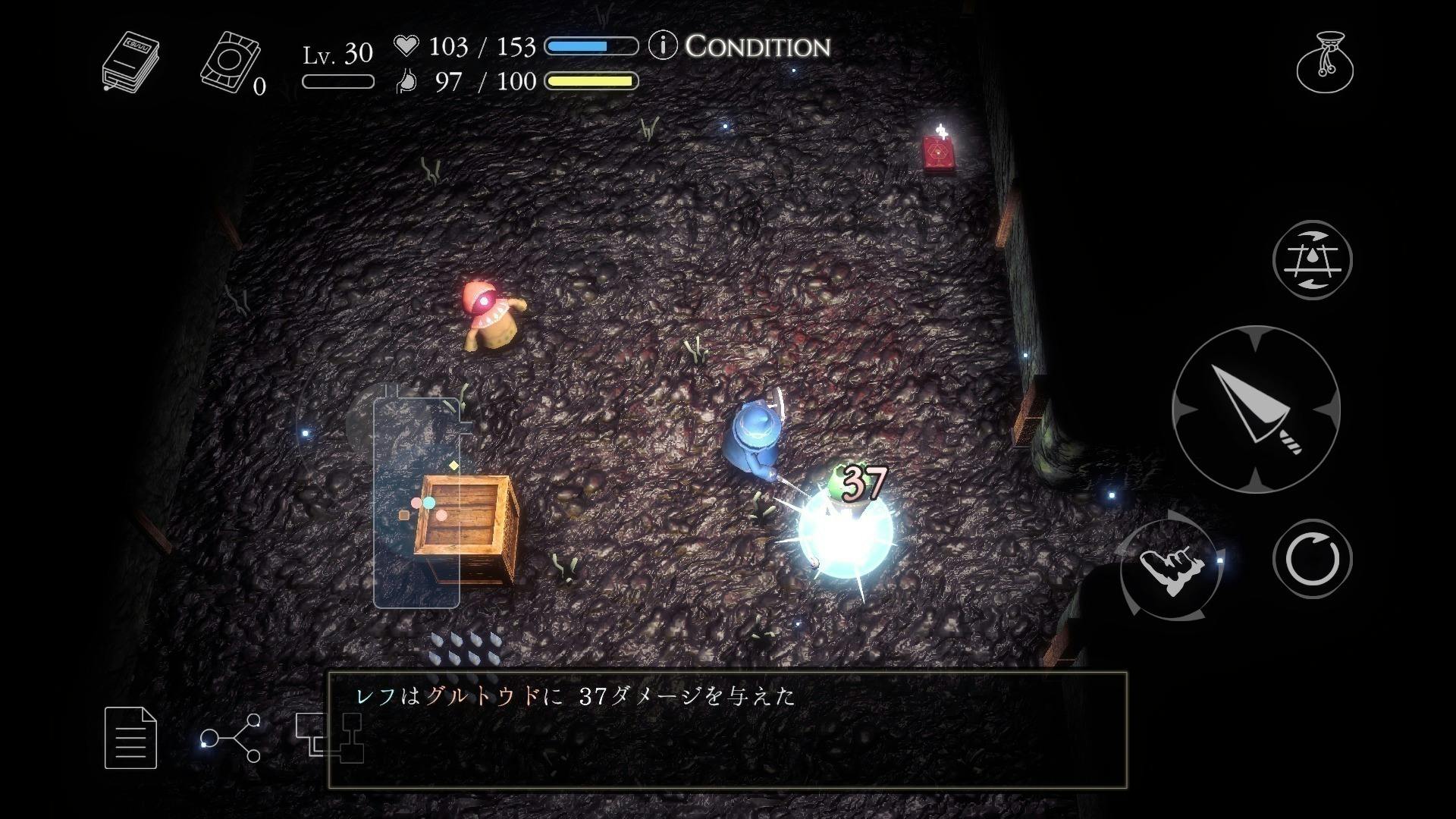Select the translucent minimap overlay
This screenshot has height=819, width=1456.
pos(416,500)
